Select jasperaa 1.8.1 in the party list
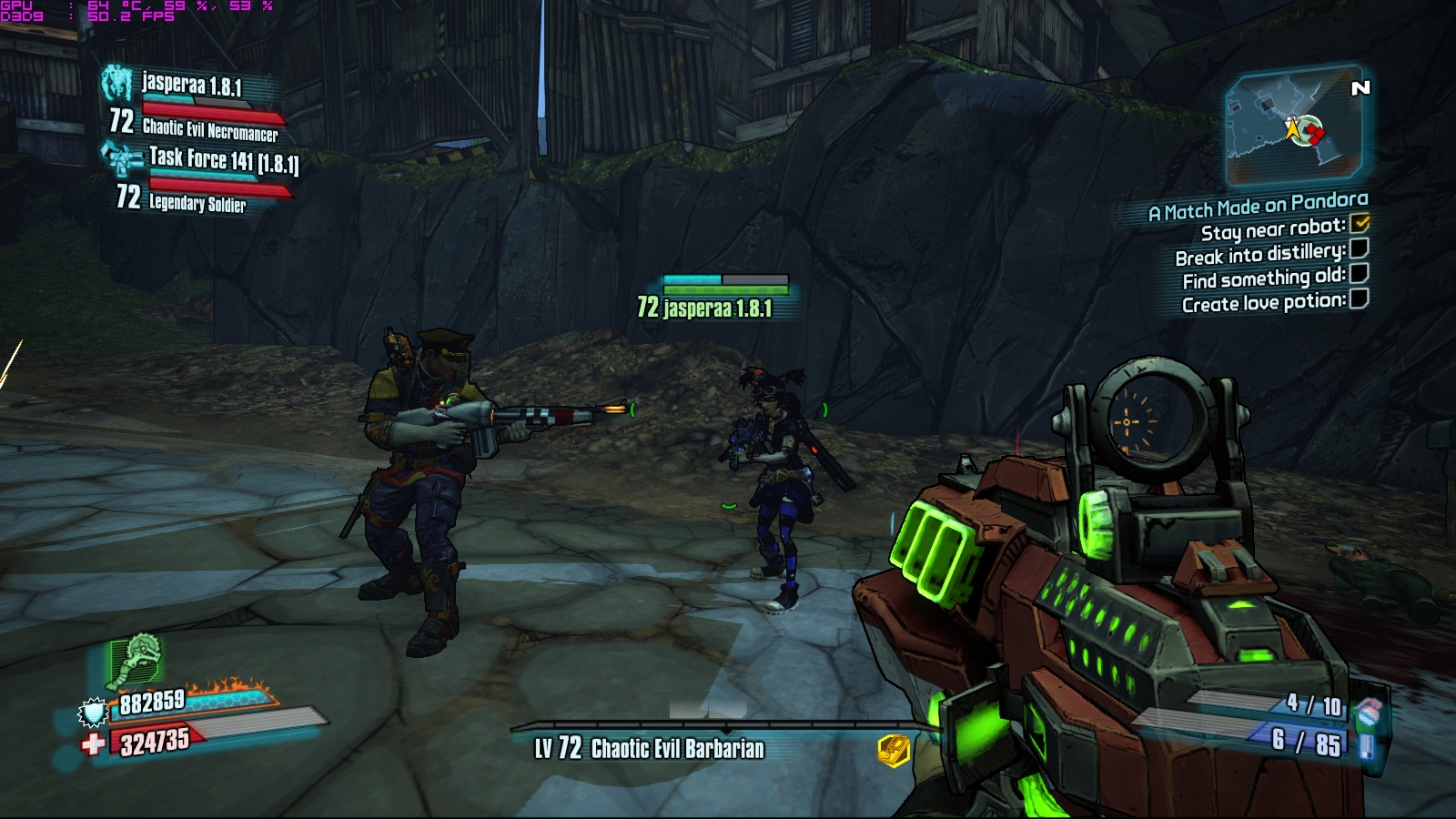This screenshot has width=1456, height=819. [x=191, y=86]
